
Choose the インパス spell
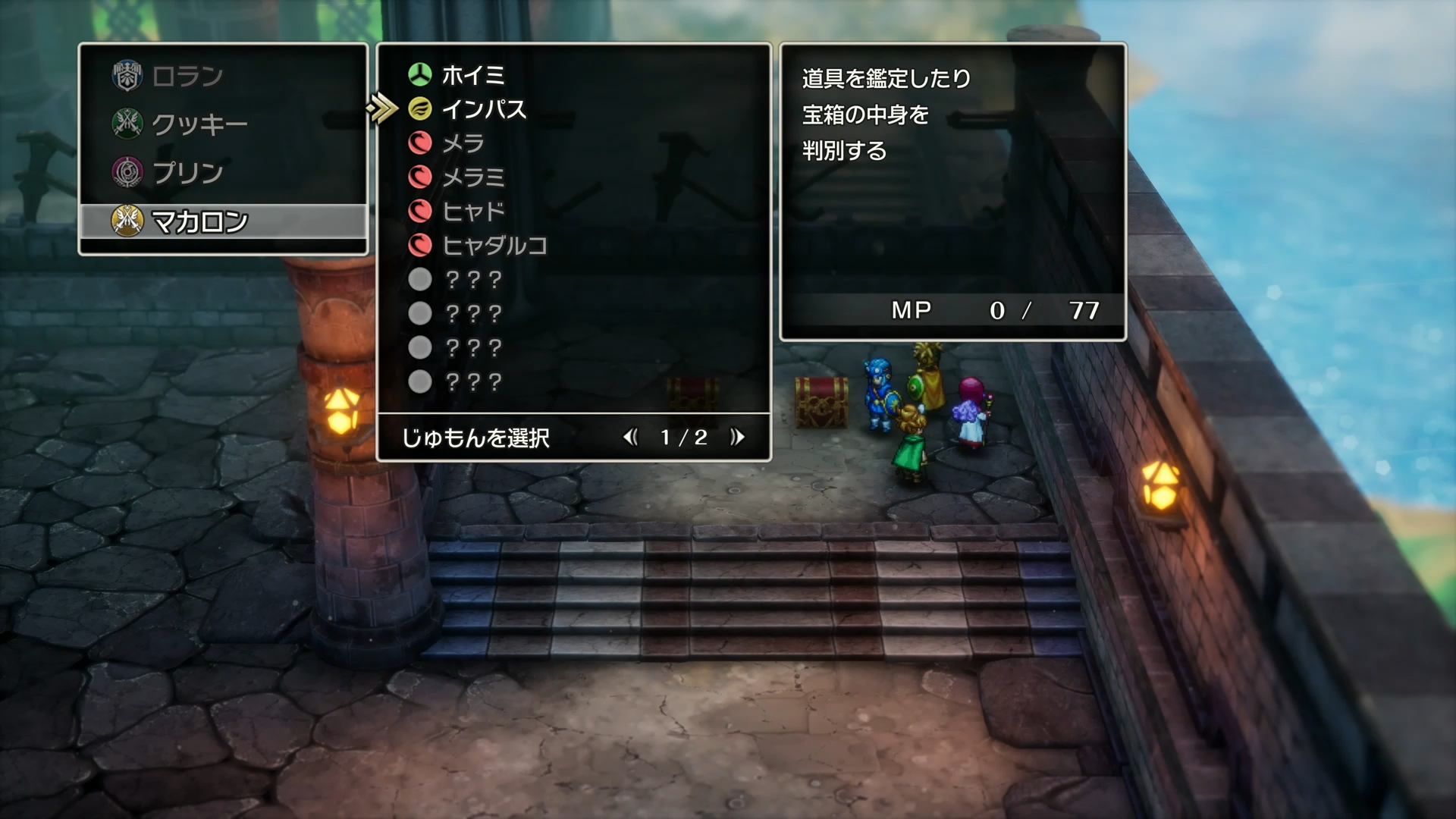point(485,109)
